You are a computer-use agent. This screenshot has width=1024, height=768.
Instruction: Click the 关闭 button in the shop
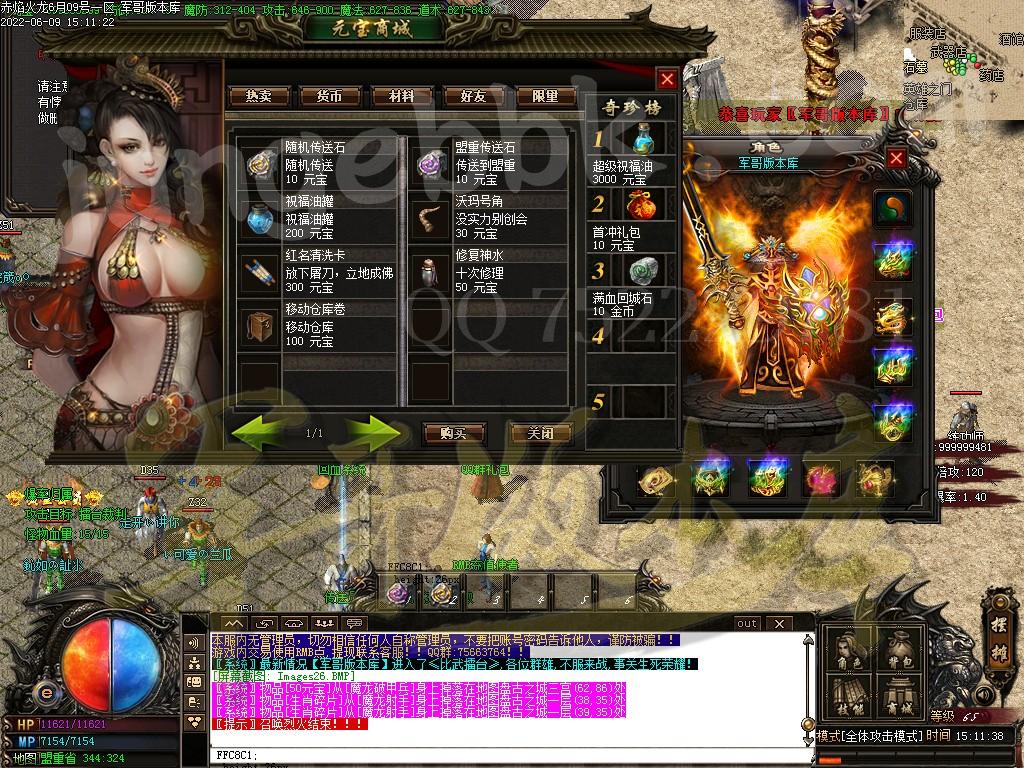coord(541,433)
